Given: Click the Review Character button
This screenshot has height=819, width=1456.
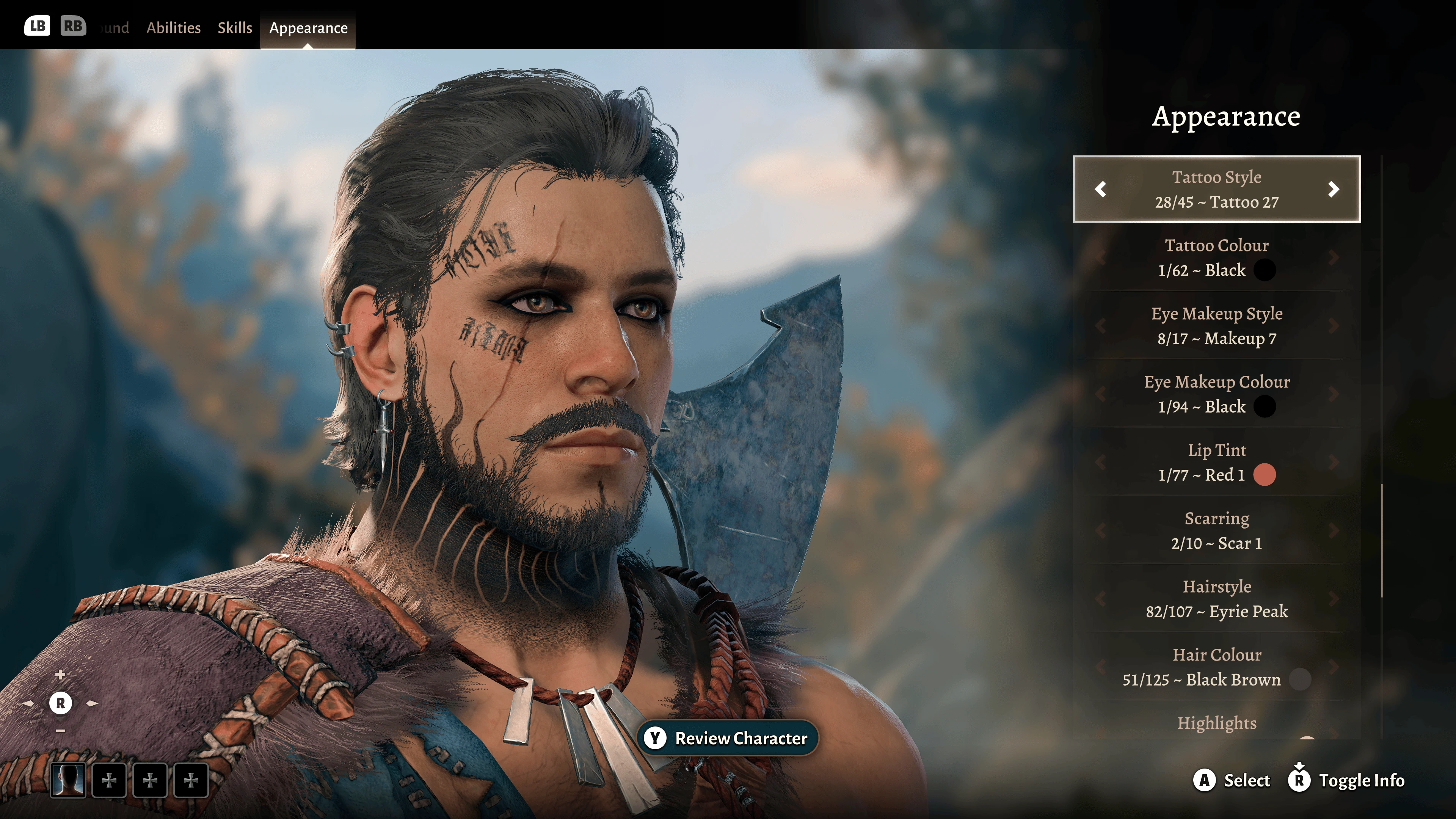Looking at the screenshot, I should coord(728,738).
